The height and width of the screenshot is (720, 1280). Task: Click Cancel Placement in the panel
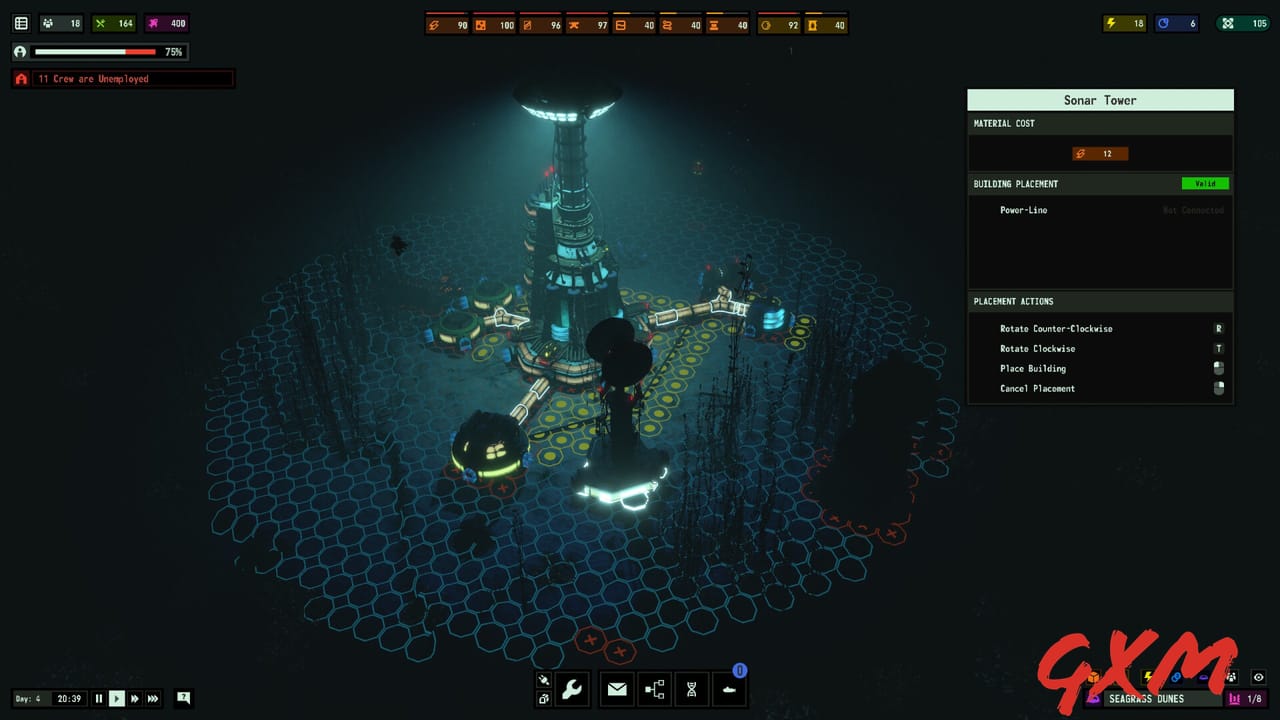pos(1037,388)
